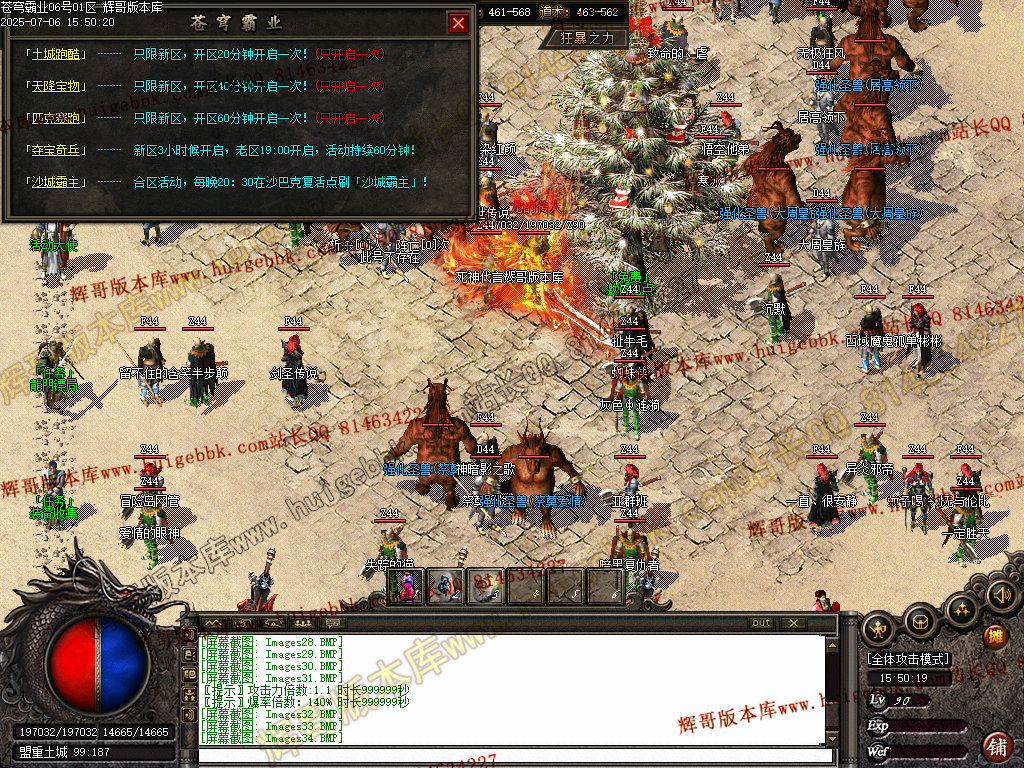Open the 土城跑酷 event link
The width and height of the screenshot is (1024, 768).
pyautogui.click(x=57, y=54)
